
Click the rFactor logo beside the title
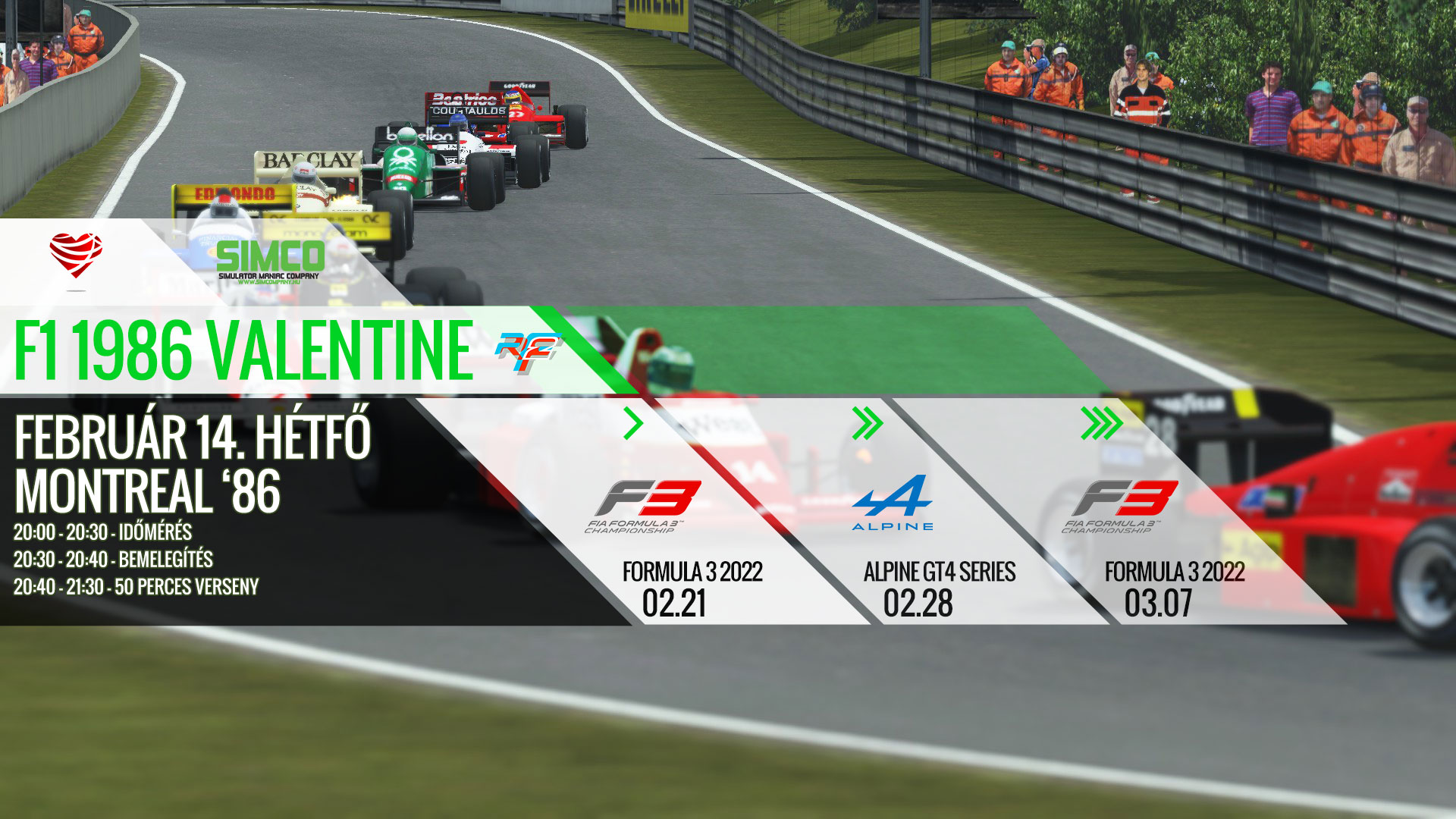pos(527,353)
